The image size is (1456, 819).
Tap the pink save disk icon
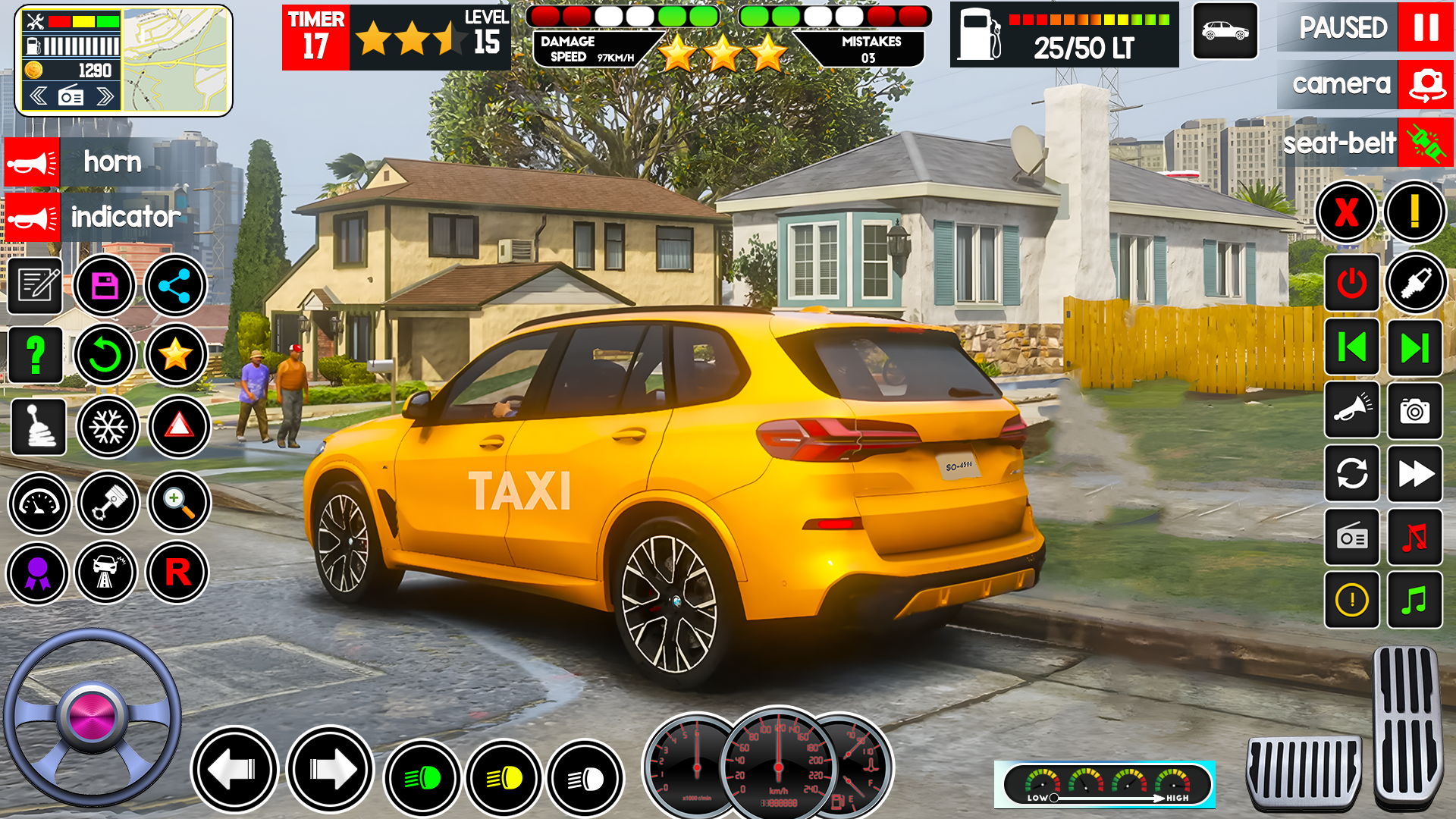[105, 286]
